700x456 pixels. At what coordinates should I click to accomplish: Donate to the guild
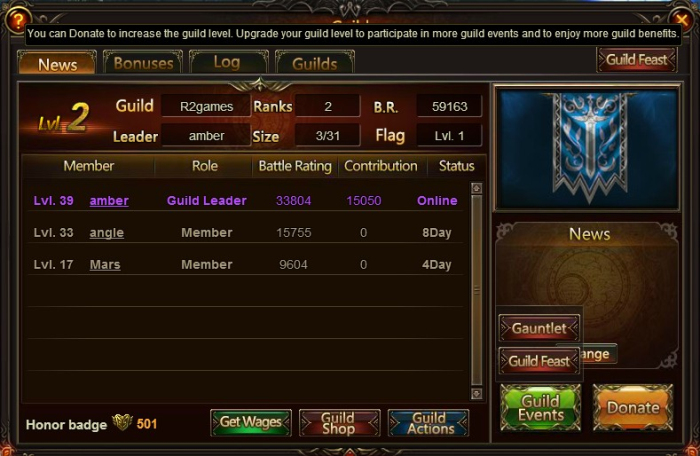point(632,408)
